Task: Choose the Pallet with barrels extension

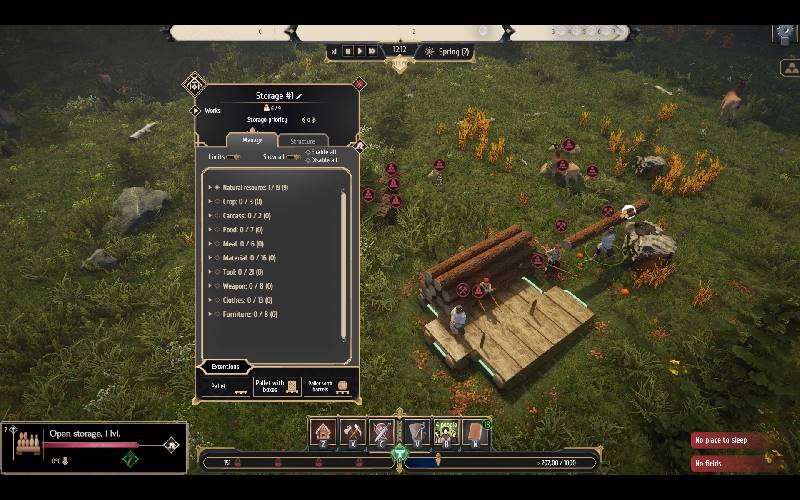Action: tap(329, 386)
